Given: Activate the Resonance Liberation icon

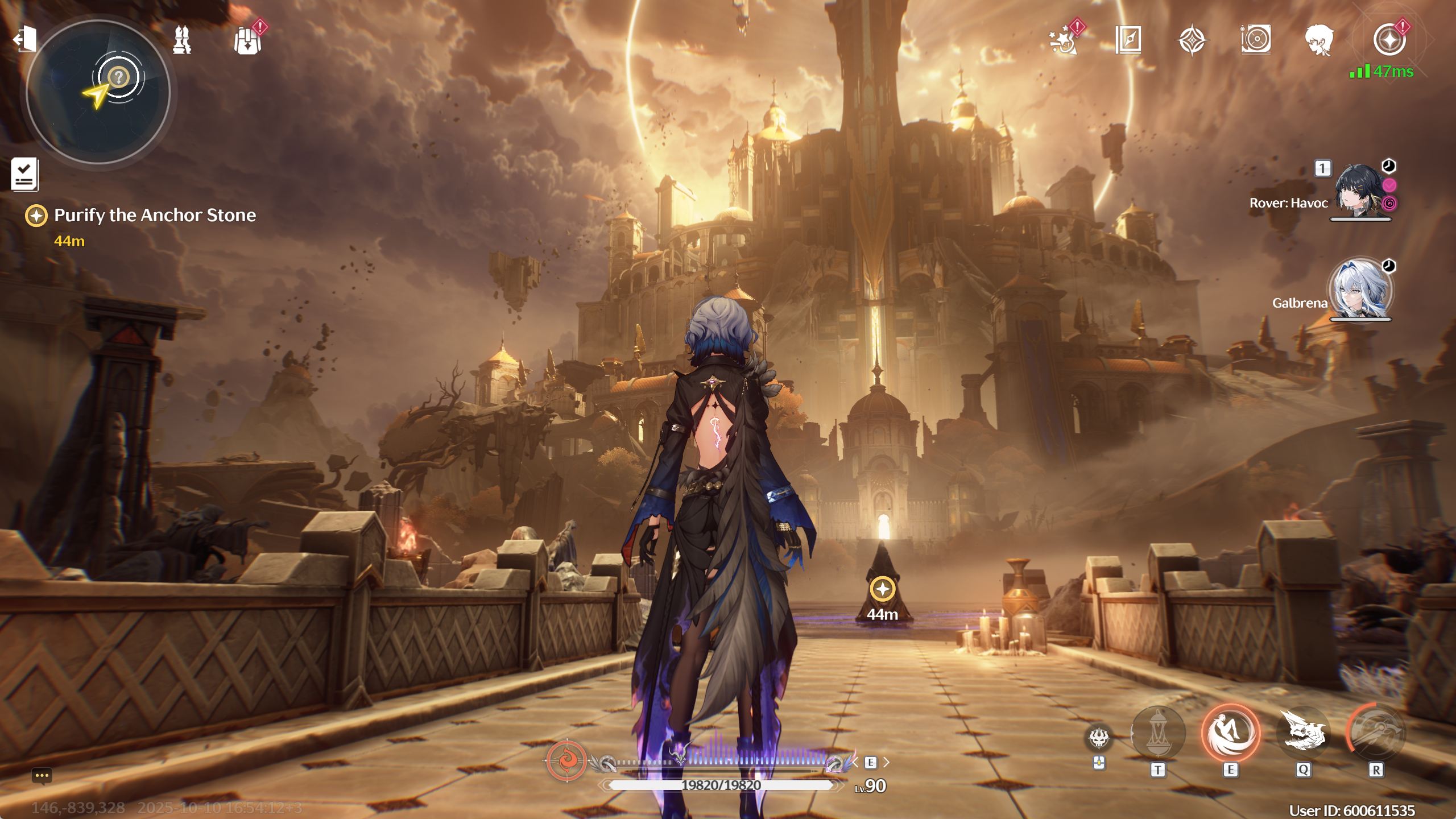Looking at the screenshot, I should (x=1376, y=733).
